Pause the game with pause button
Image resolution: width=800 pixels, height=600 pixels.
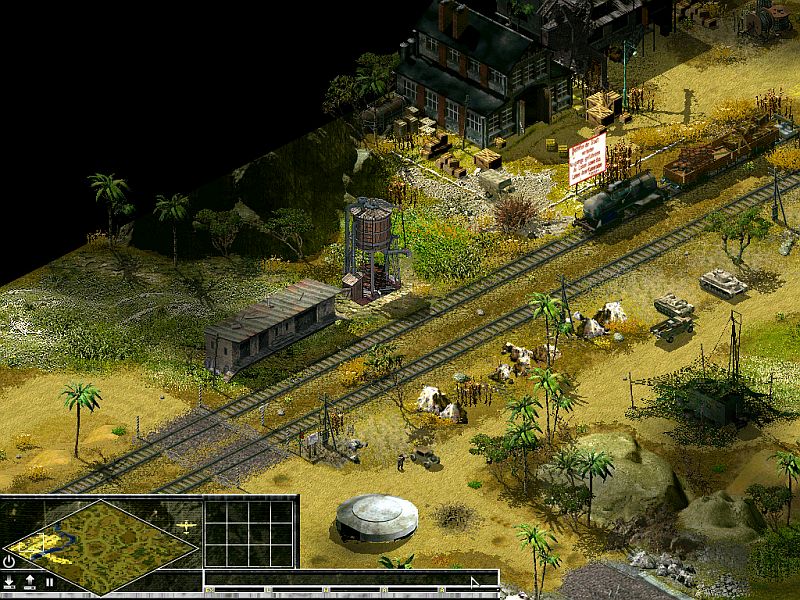[x=49, y=581]
